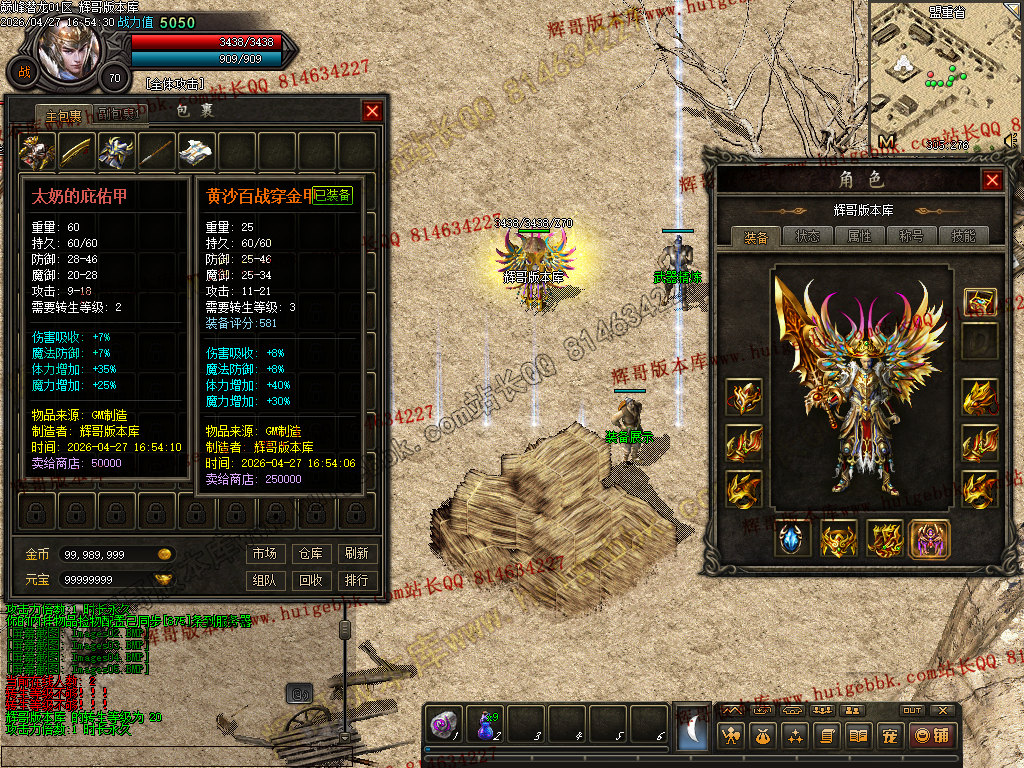Select the white boots item in bag
This screenshot has width=1024, height=768.
click(196, 151)
